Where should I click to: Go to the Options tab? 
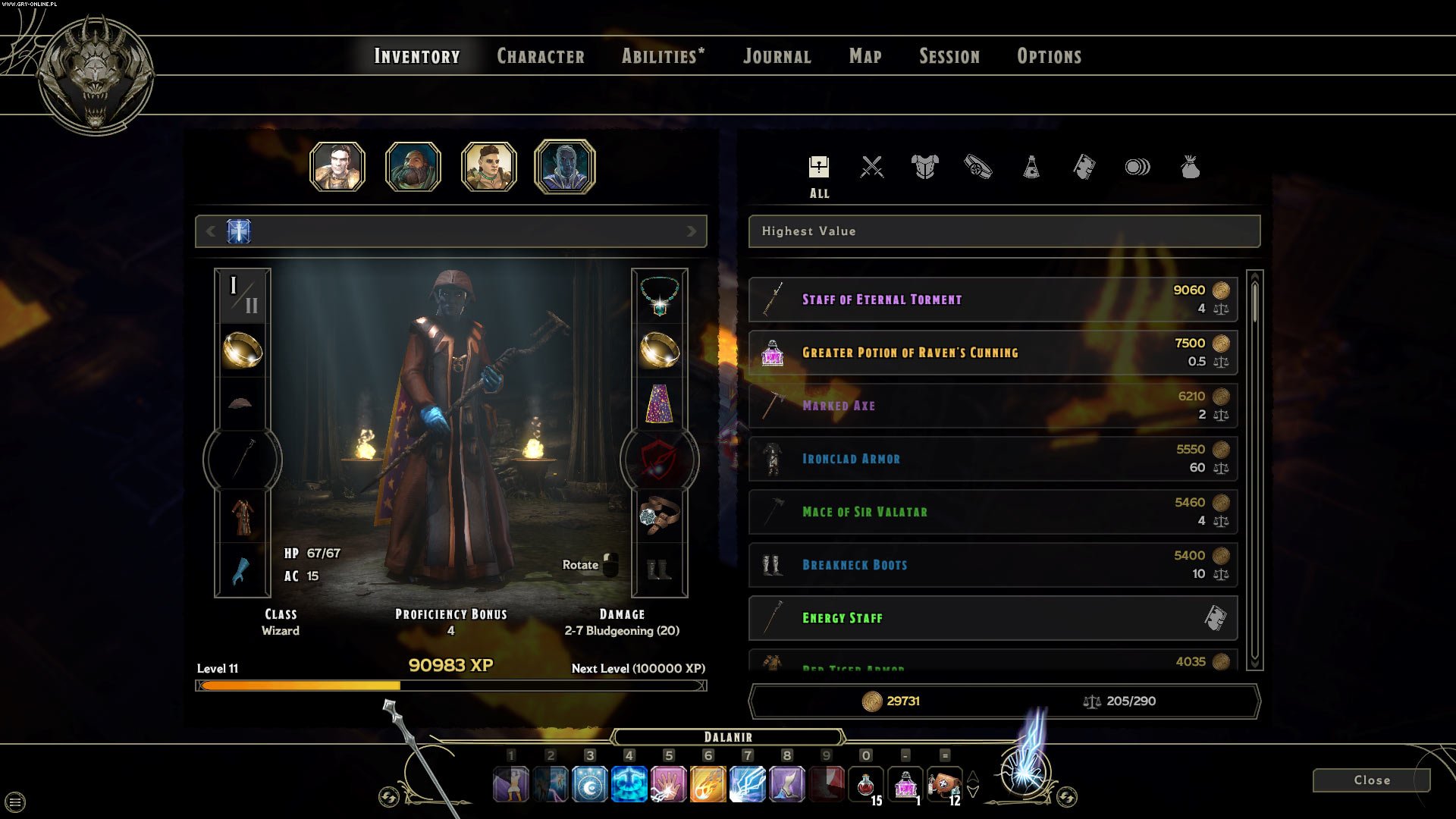pyautogui.click(x=1049, y=56)
